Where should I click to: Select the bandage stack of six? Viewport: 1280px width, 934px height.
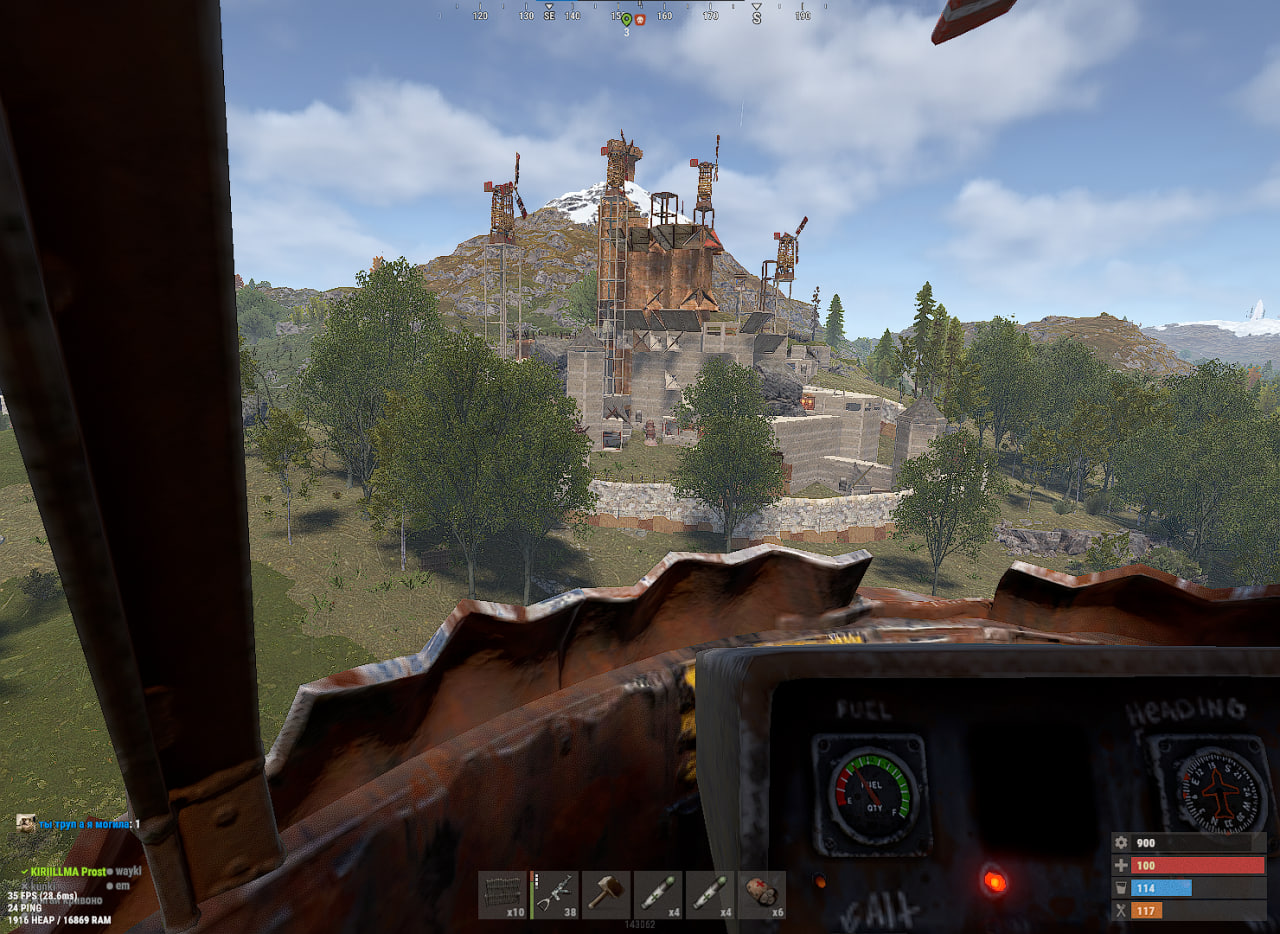(762, 894)
